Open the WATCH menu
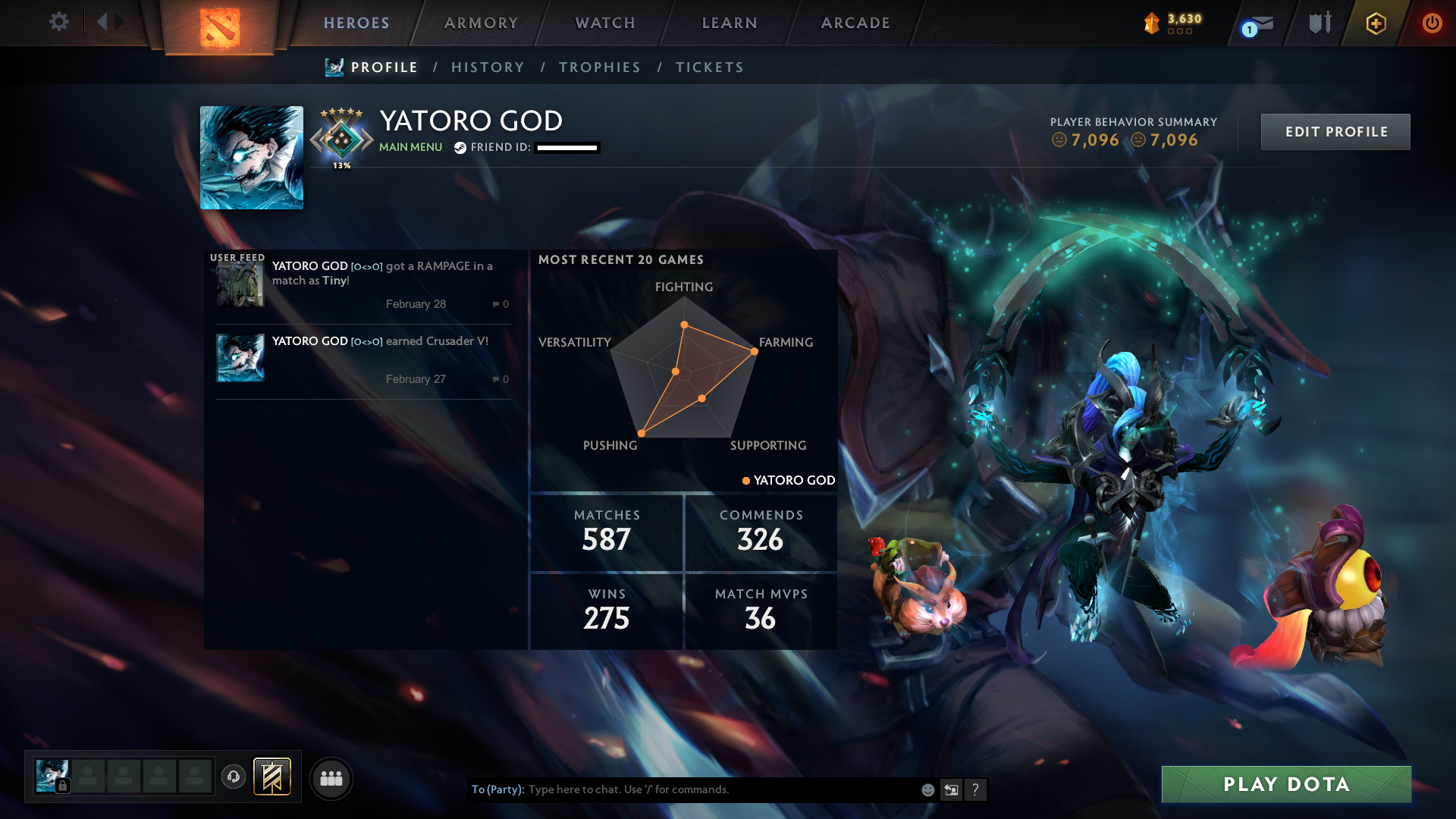The height and width of the screenshot is (819, 1456). coord(604,23)
